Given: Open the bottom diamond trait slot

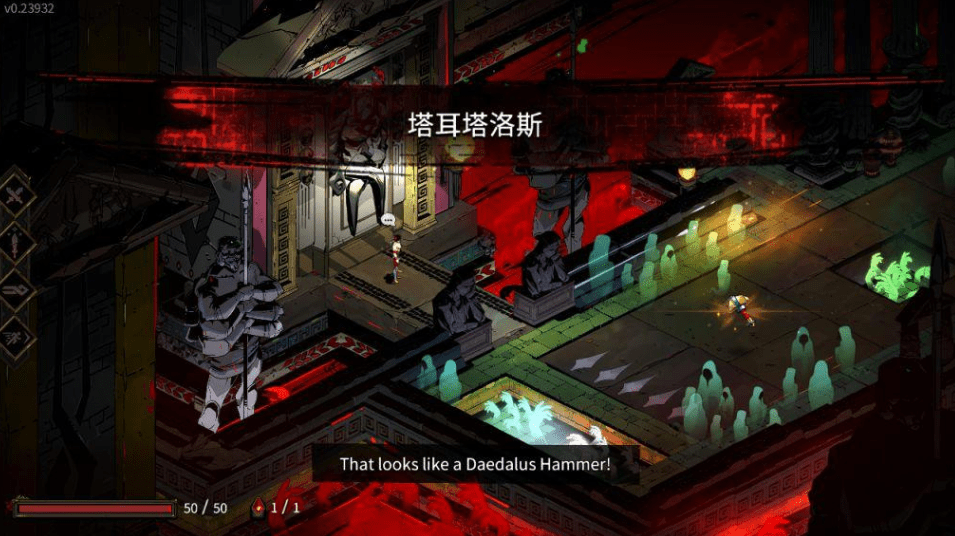Looking at the screenshot, I should click(17, 338).
